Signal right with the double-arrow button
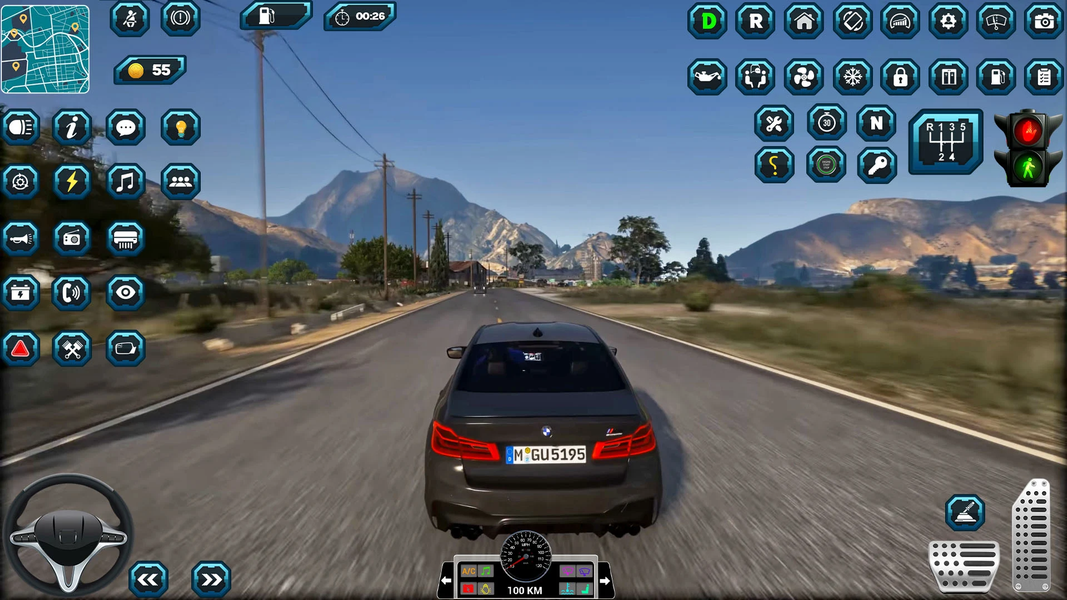Image resolution: width=1067 pixels, height=600 pixels. (210, 579)
